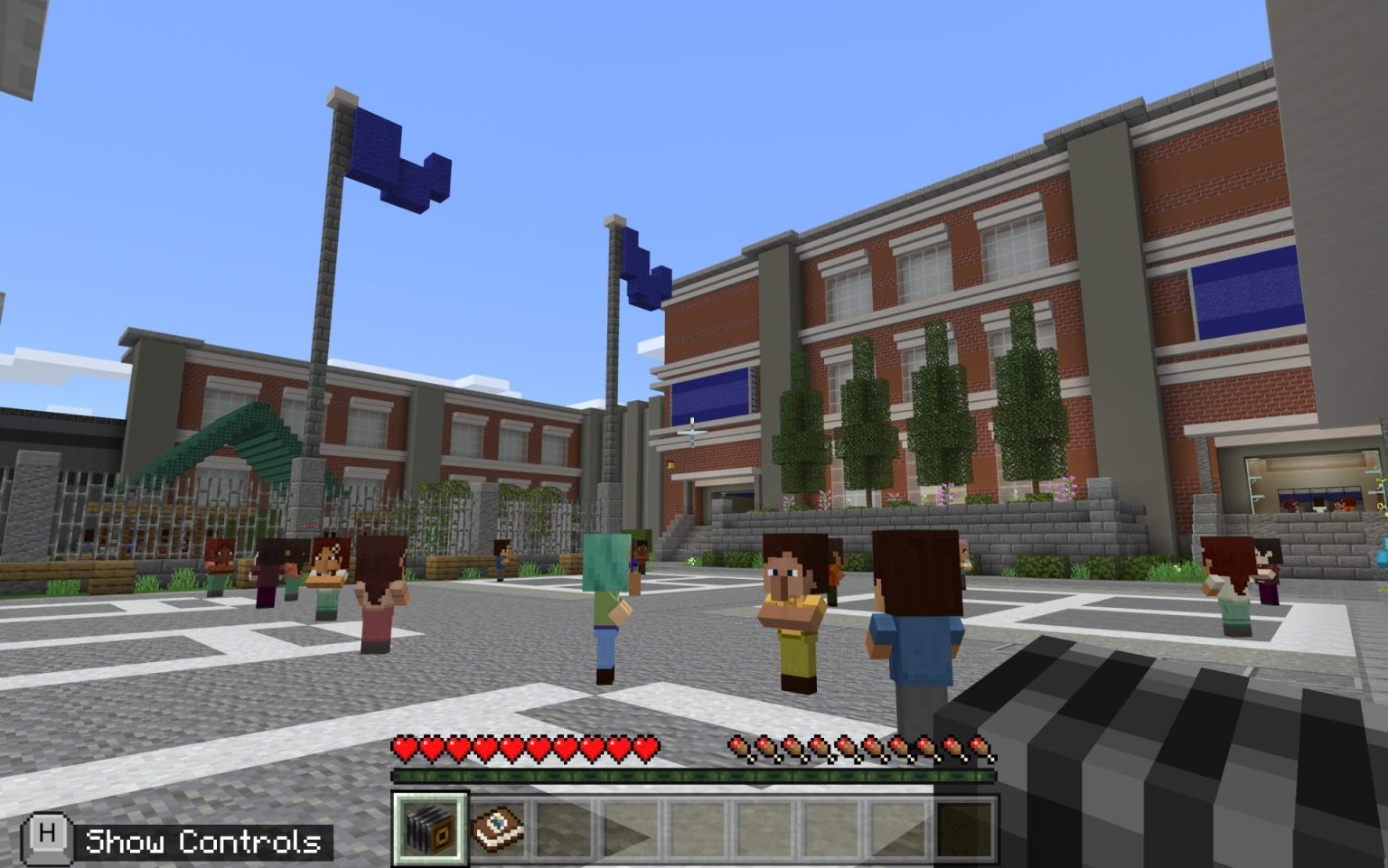
Task: Click the experience bar above the hotbar
Action: pos(696,775)
